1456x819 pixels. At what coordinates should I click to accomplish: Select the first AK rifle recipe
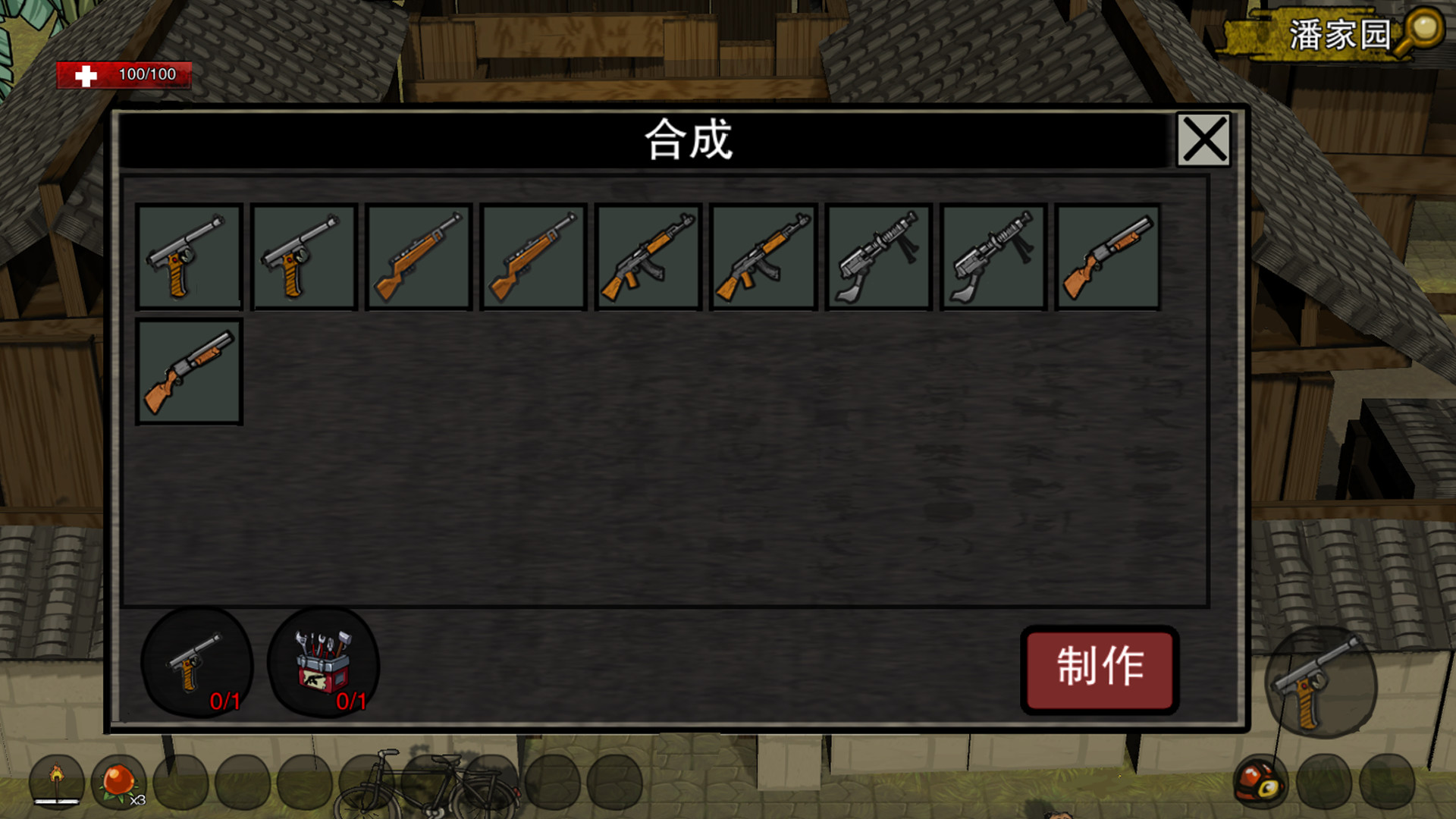point(648,256)
